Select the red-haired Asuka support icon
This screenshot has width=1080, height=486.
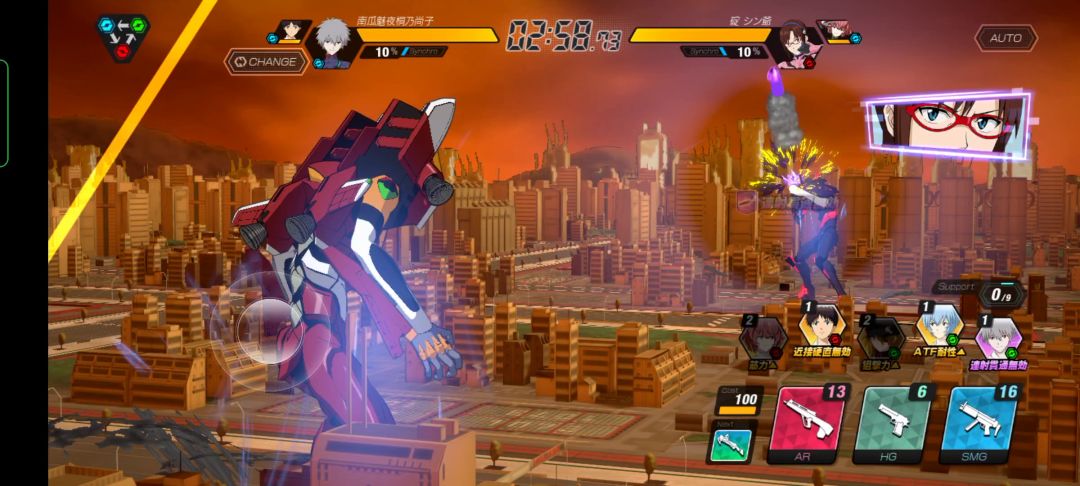point(760,340)
